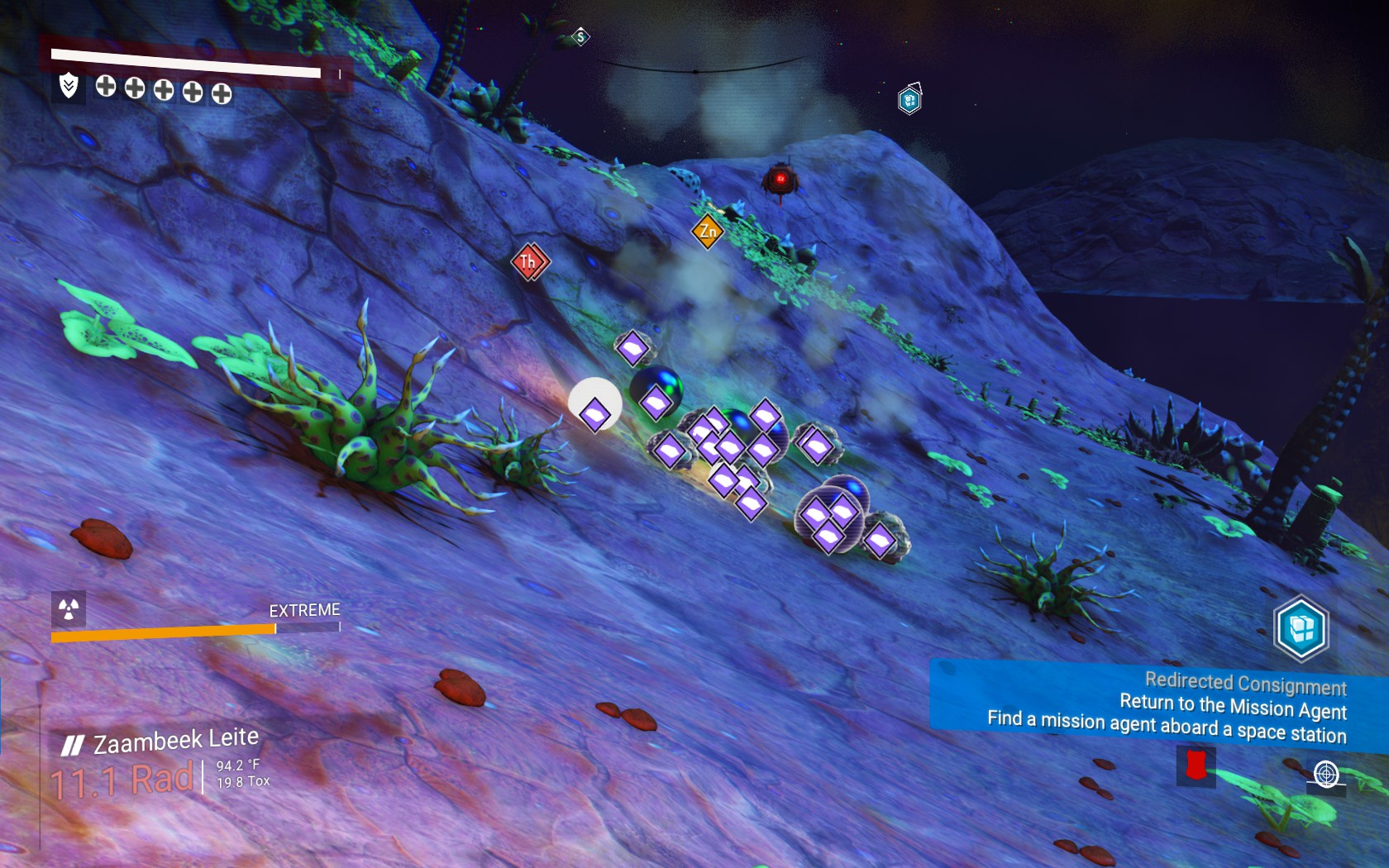Click the radiation hazard protection icon
The height and width of the screenshot is (868, 1389).
(x=69, y=609)
